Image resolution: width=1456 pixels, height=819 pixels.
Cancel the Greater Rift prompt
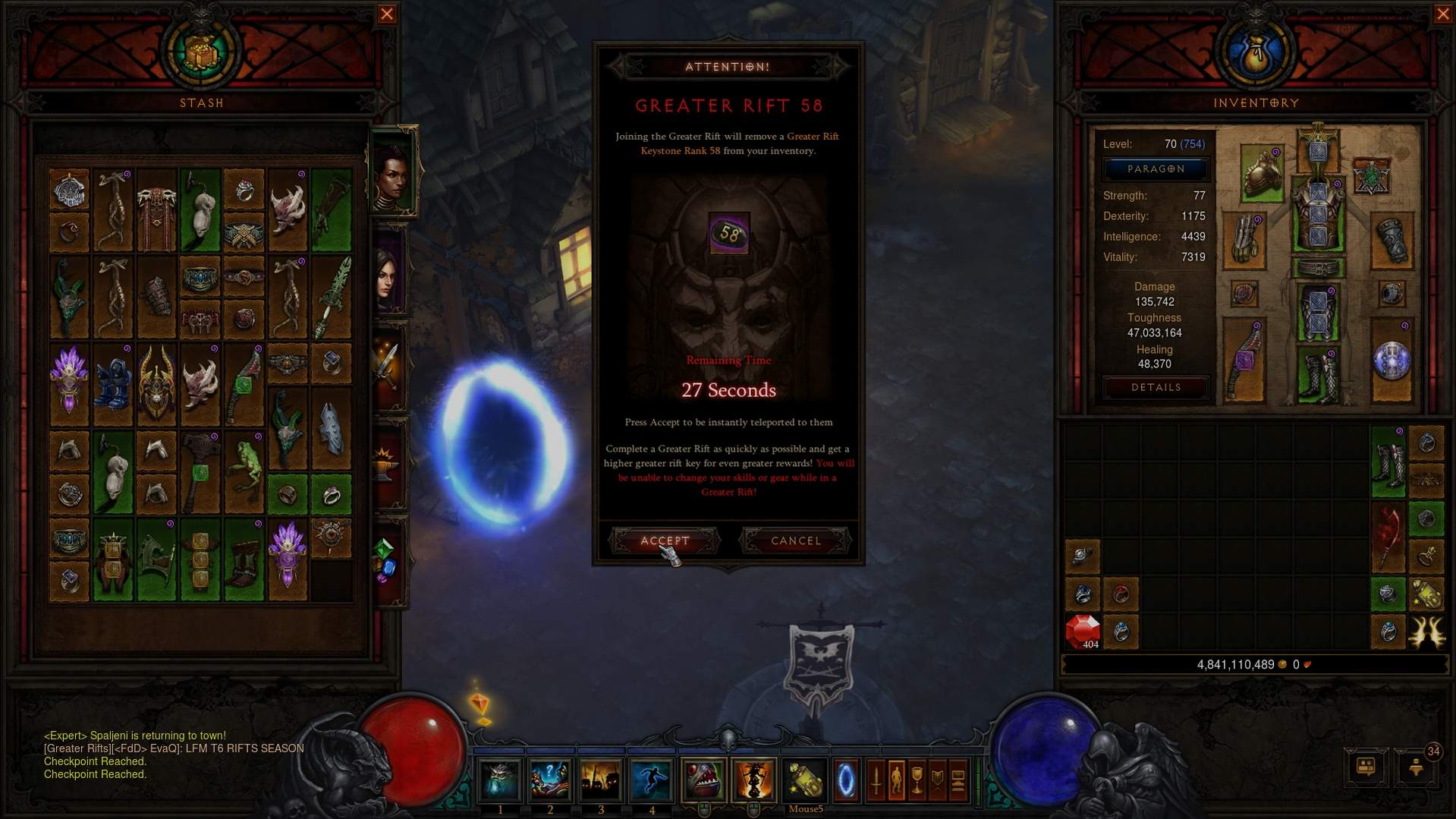796,540
